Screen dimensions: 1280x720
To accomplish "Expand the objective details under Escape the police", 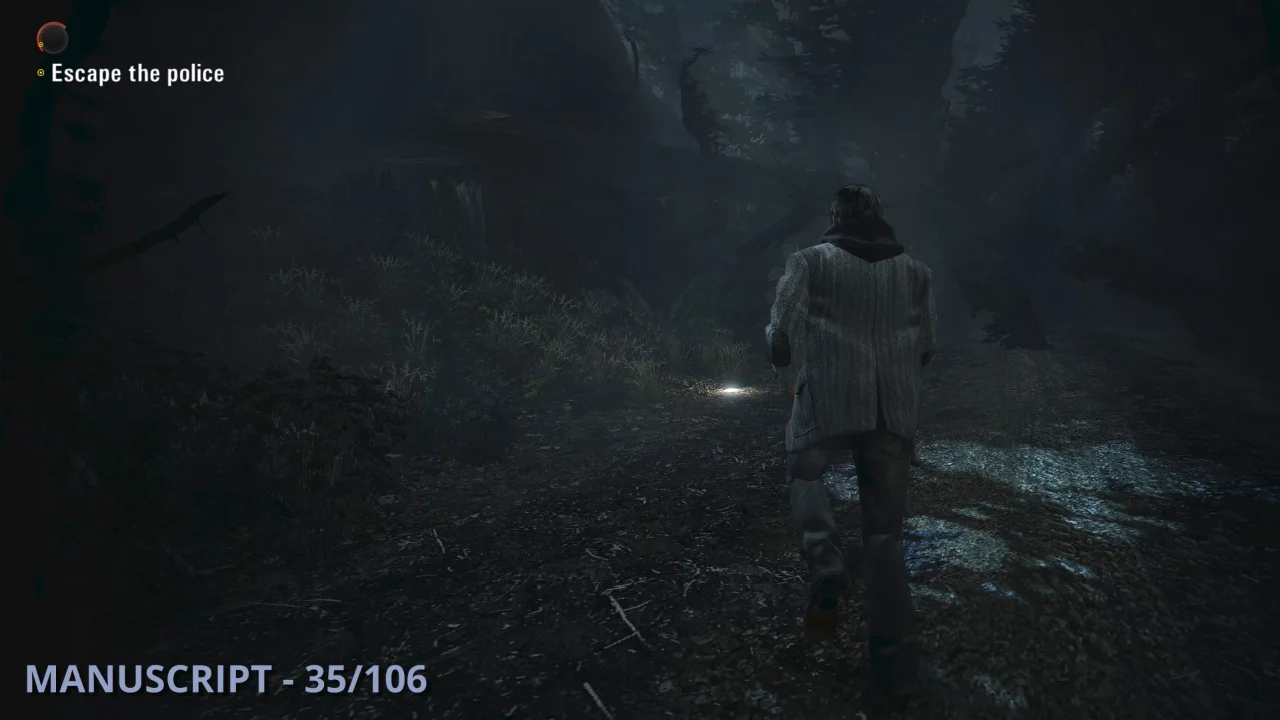I will point(137,72).
